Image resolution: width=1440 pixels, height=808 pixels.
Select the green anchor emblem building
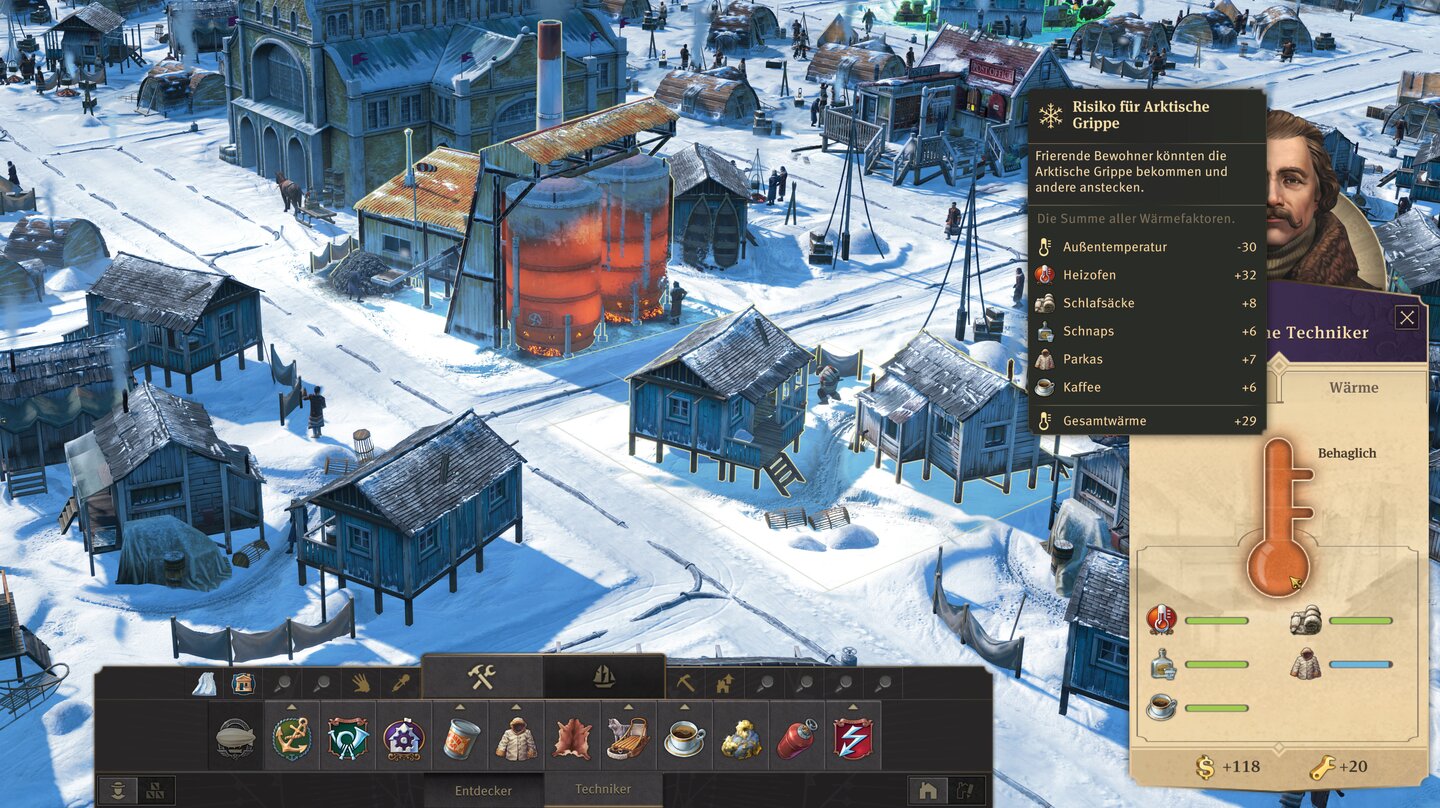292,738
